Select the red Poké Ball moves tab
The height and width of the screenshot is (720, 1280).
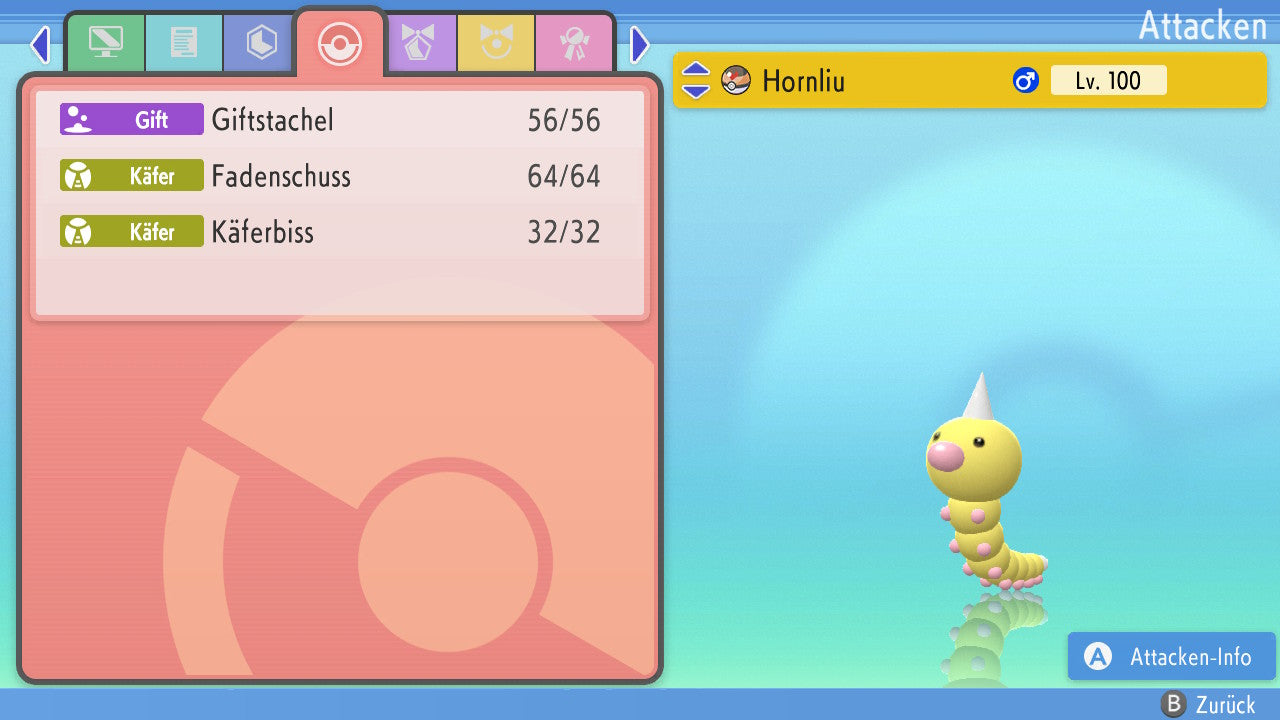(x=339, y=44)
